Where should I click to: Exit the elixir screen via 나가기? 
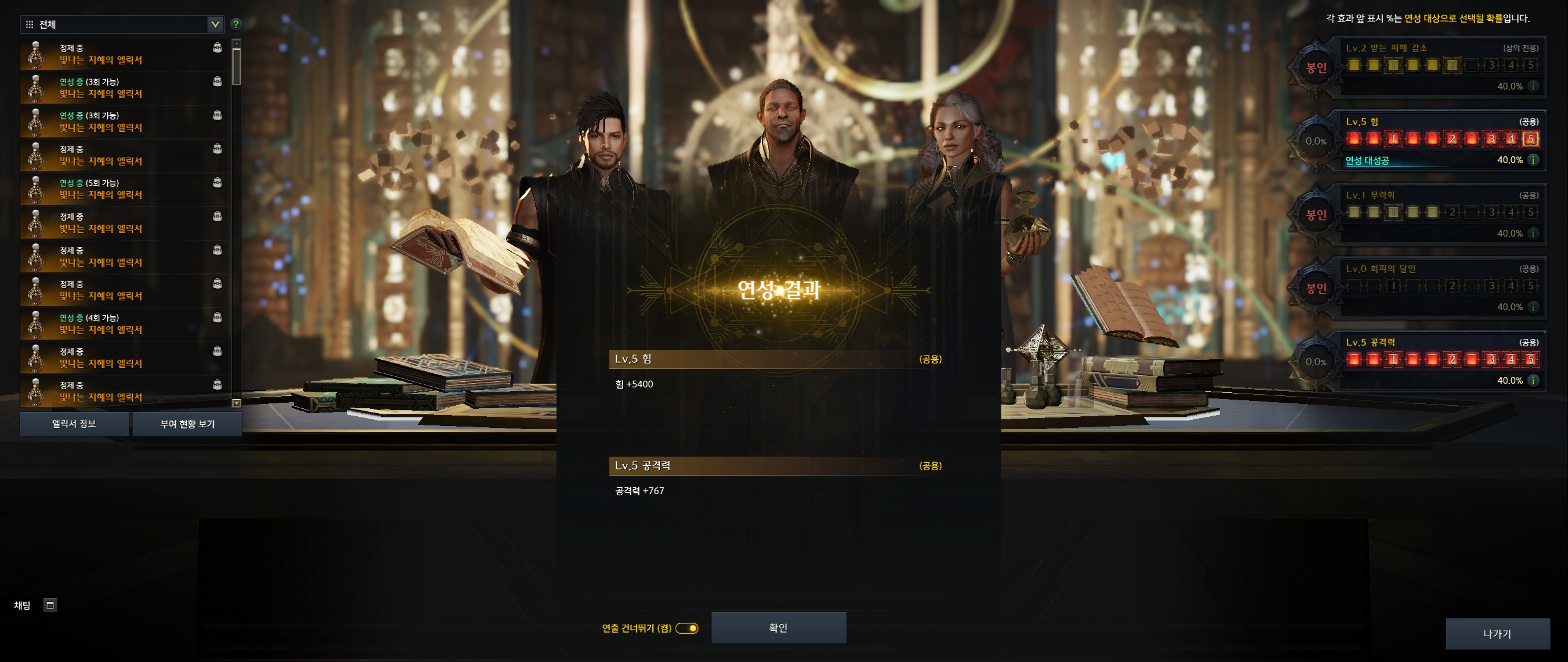point(1497,634)
